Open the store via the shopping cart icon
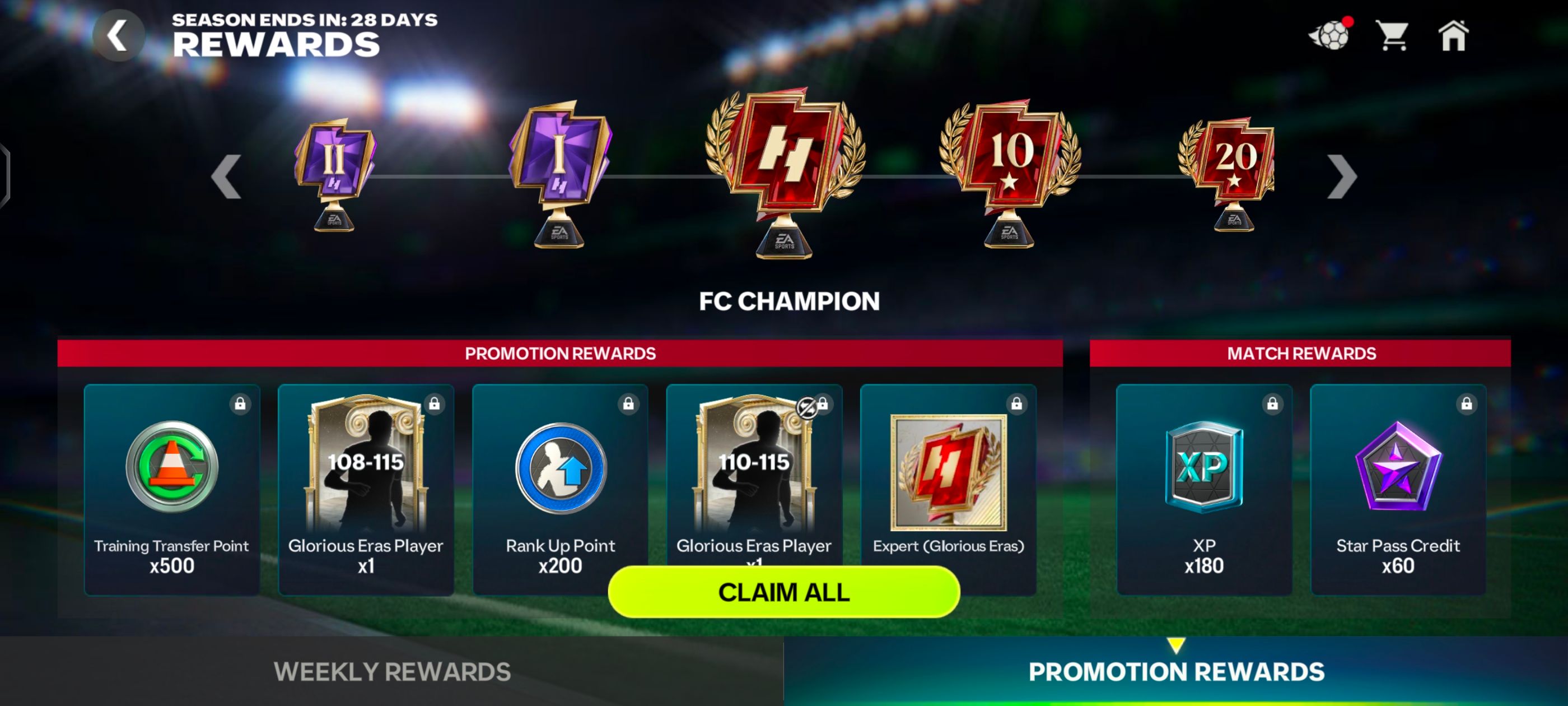The width and height of the screenshot is (1568, 706). point(1392,38)
